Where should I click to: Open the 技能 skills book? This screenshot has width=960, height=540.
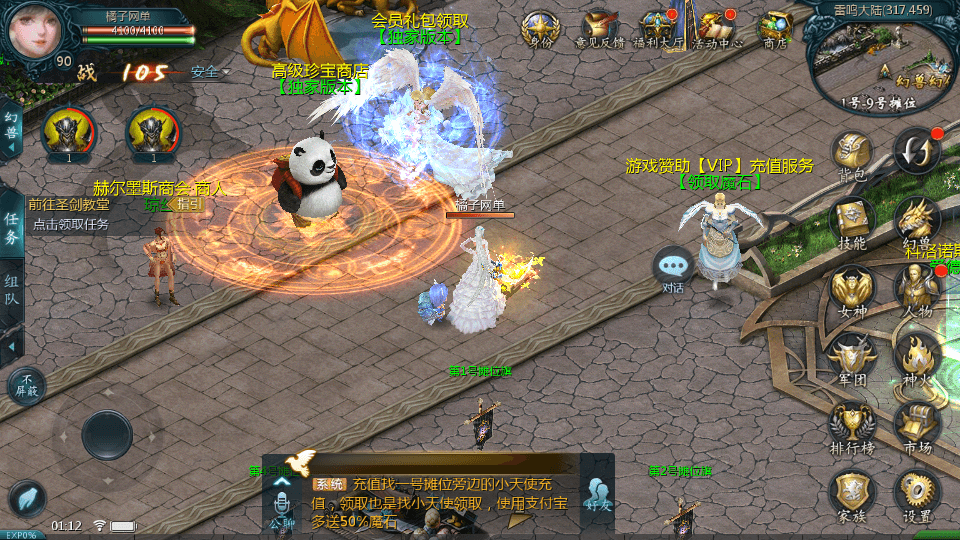852,220
